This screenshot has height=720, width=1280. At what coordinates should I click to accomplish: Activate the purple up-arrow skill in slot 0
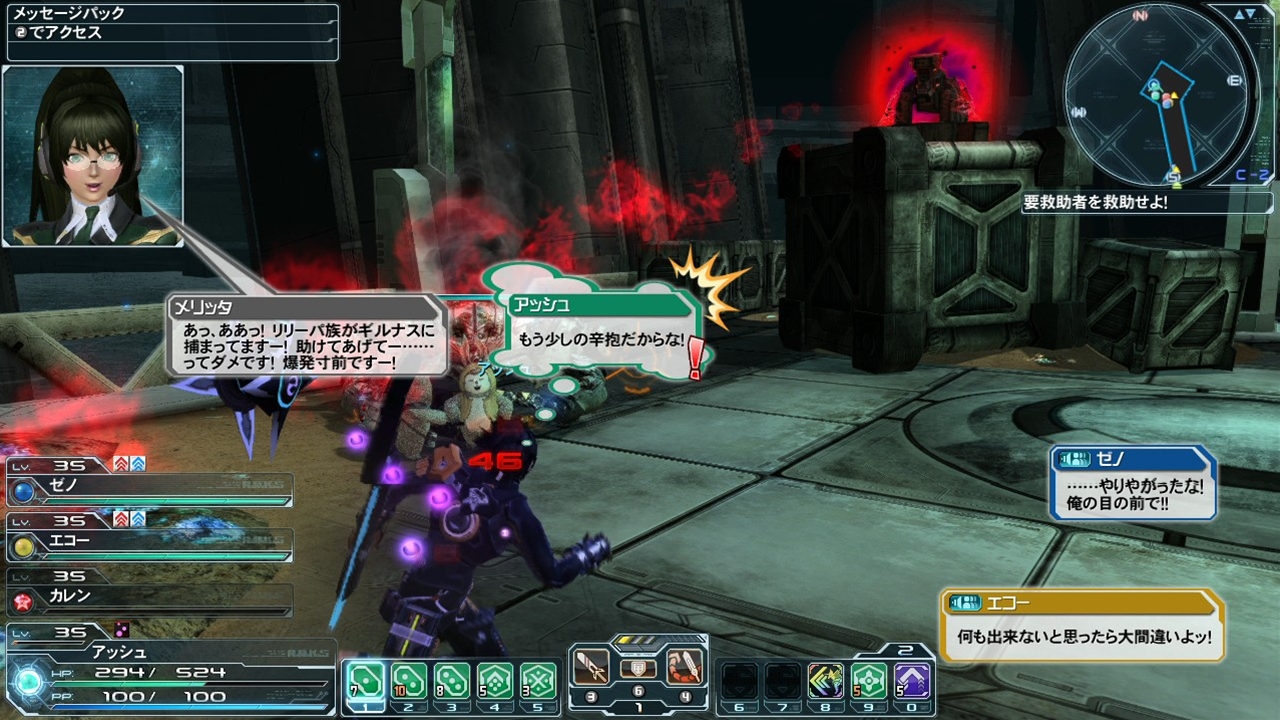(912, 681)
